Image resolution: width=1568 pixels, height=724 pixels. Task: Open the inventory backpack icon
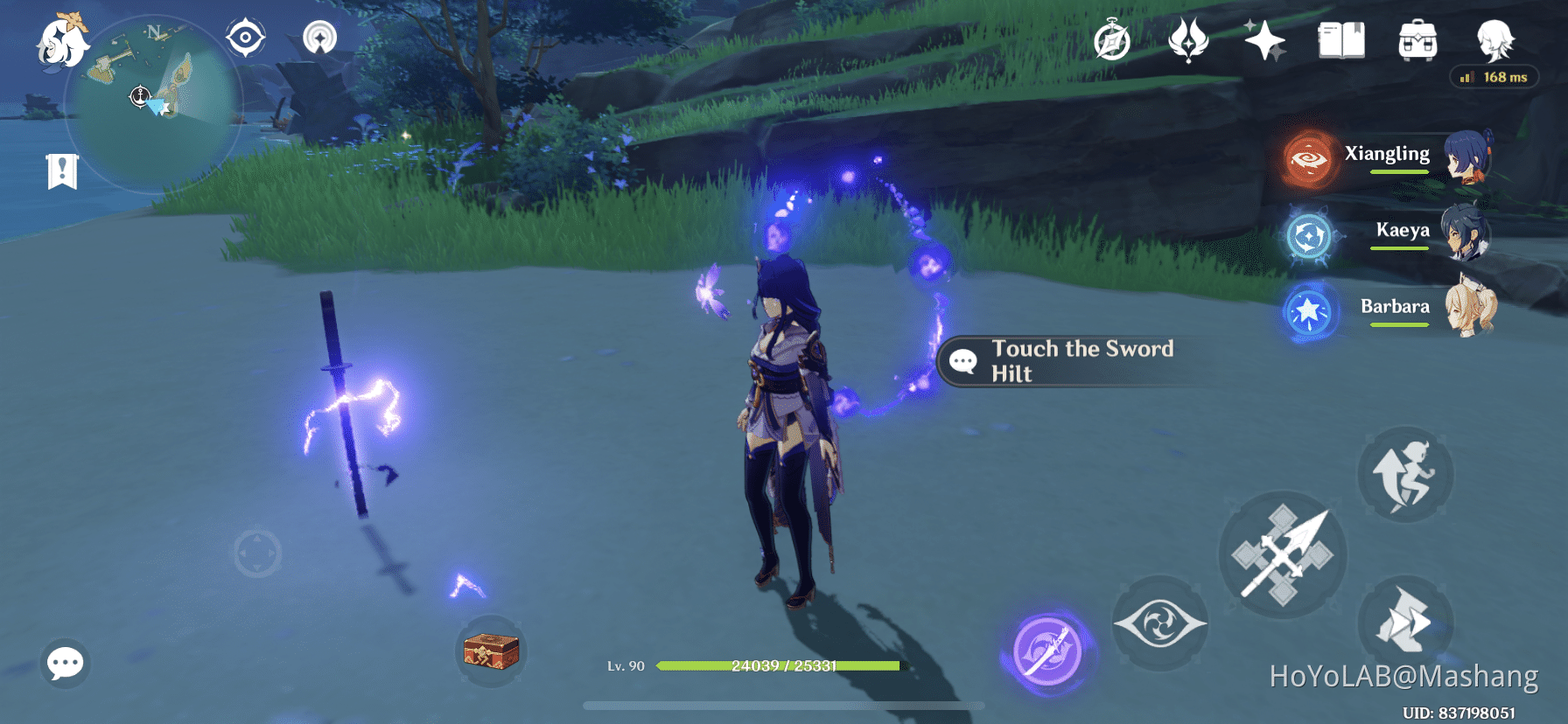(x=1418, y=39)
